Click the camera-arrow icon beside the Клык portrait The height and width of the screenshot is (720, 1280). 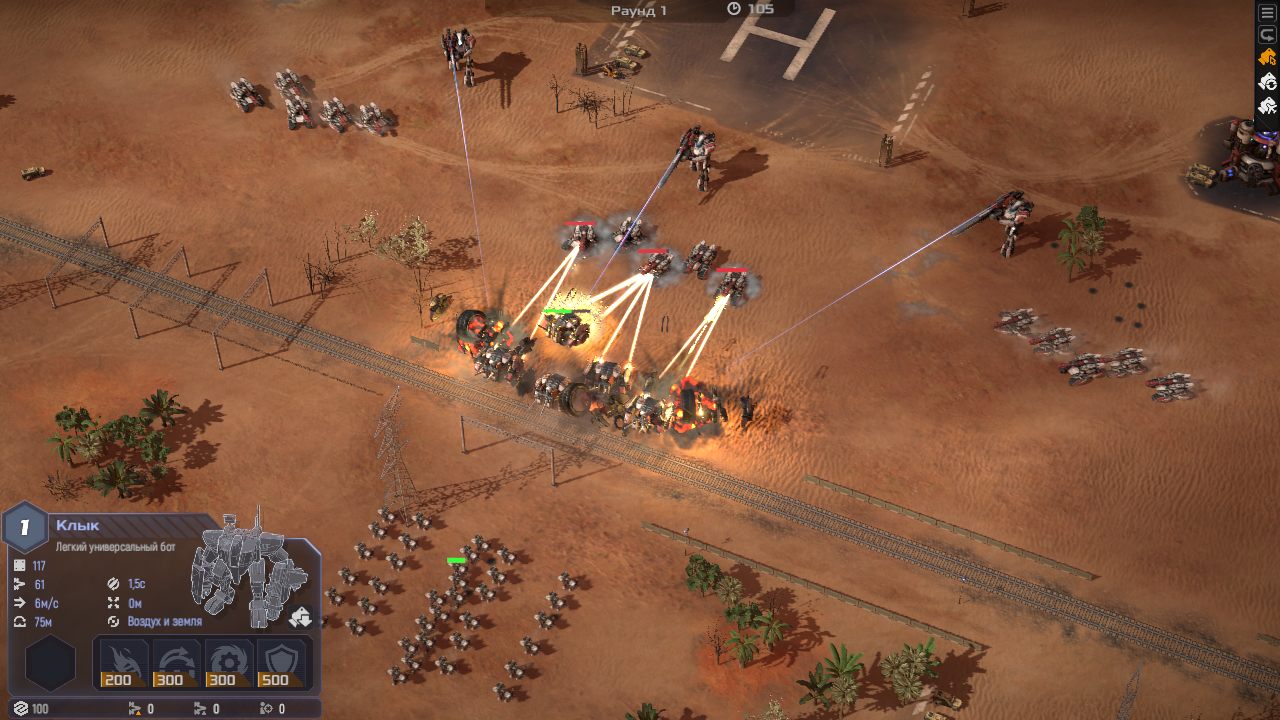[300, 617]
